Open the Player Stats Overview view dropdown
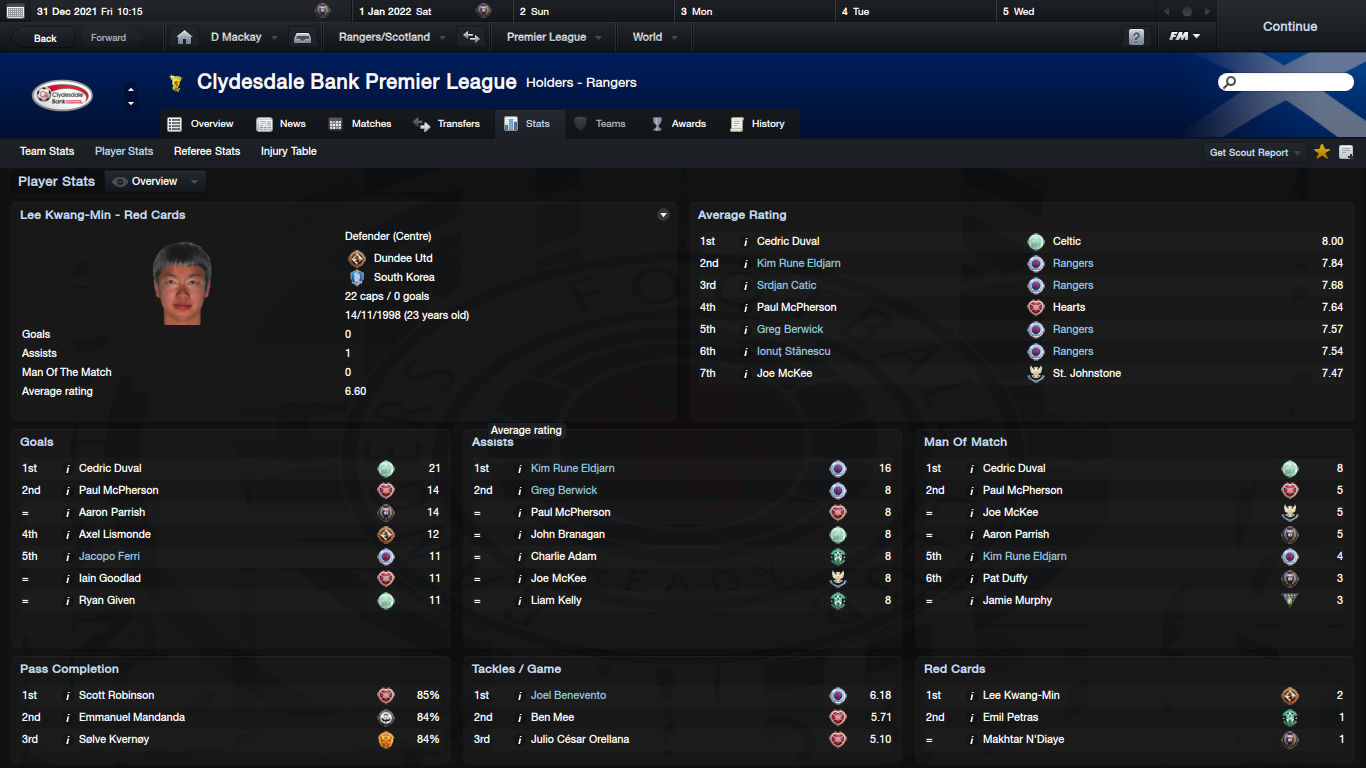Image resolution: width=1366 pixels, height=768 pixels. (x=156, y=181)
